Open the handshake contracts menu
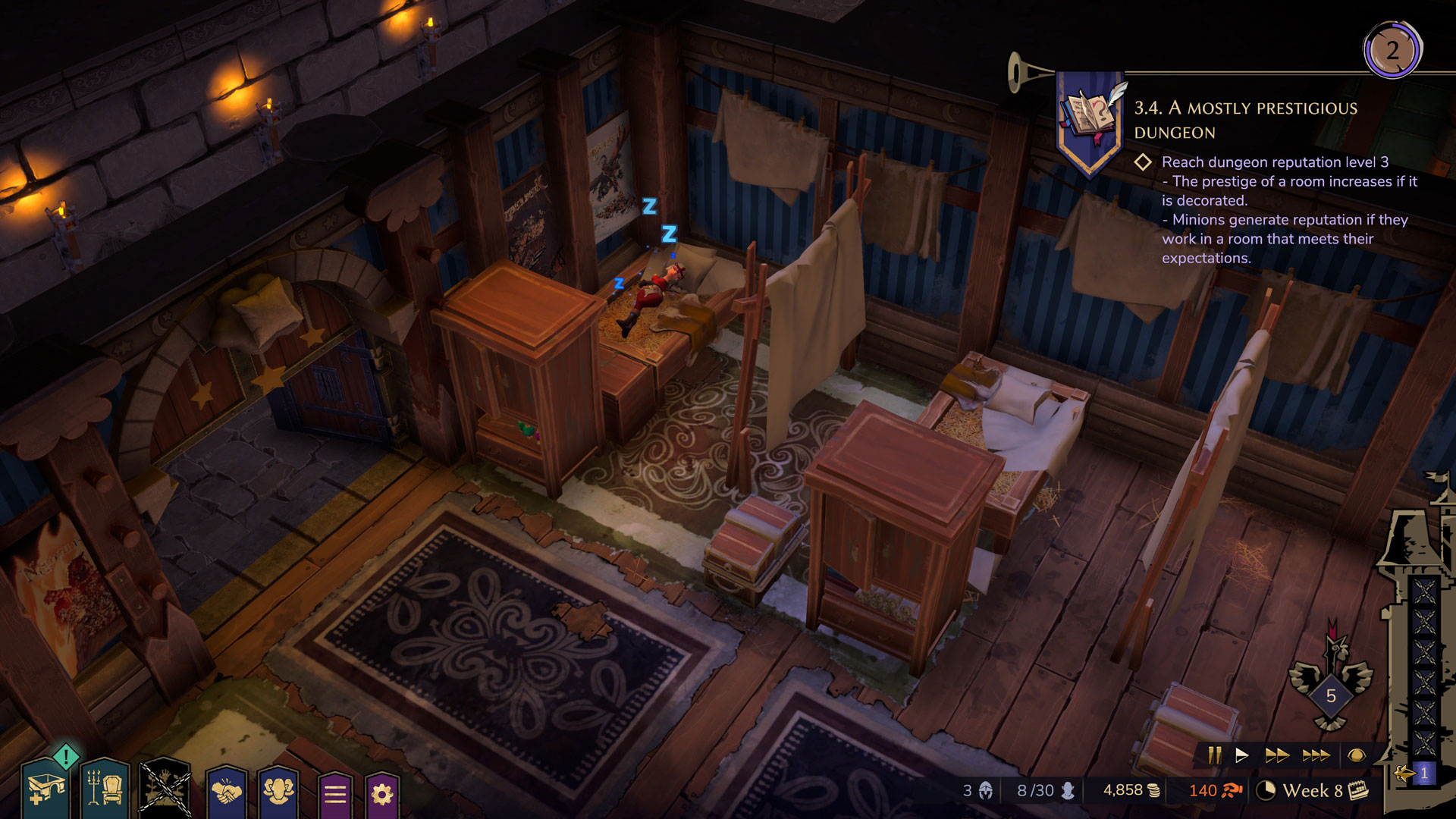1456x819 pixels. 227,792
